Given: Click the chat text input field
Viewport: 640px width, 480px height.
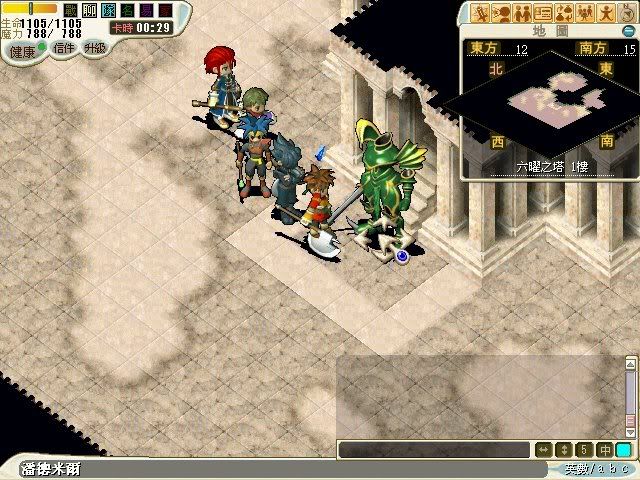Looking at the screenshot, I should [435, 450].
